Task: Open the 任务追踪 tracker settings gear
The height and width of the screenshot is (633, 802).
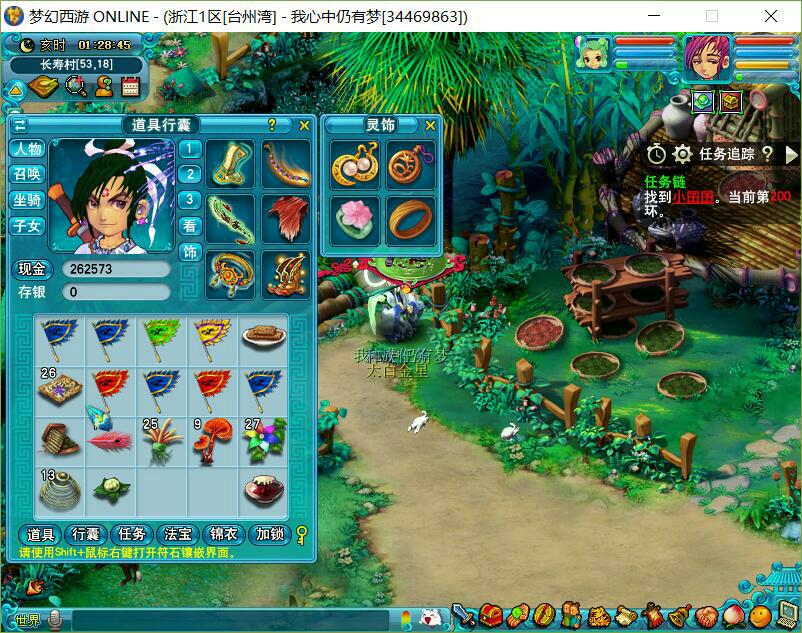Action: click(x=683, y=154)
